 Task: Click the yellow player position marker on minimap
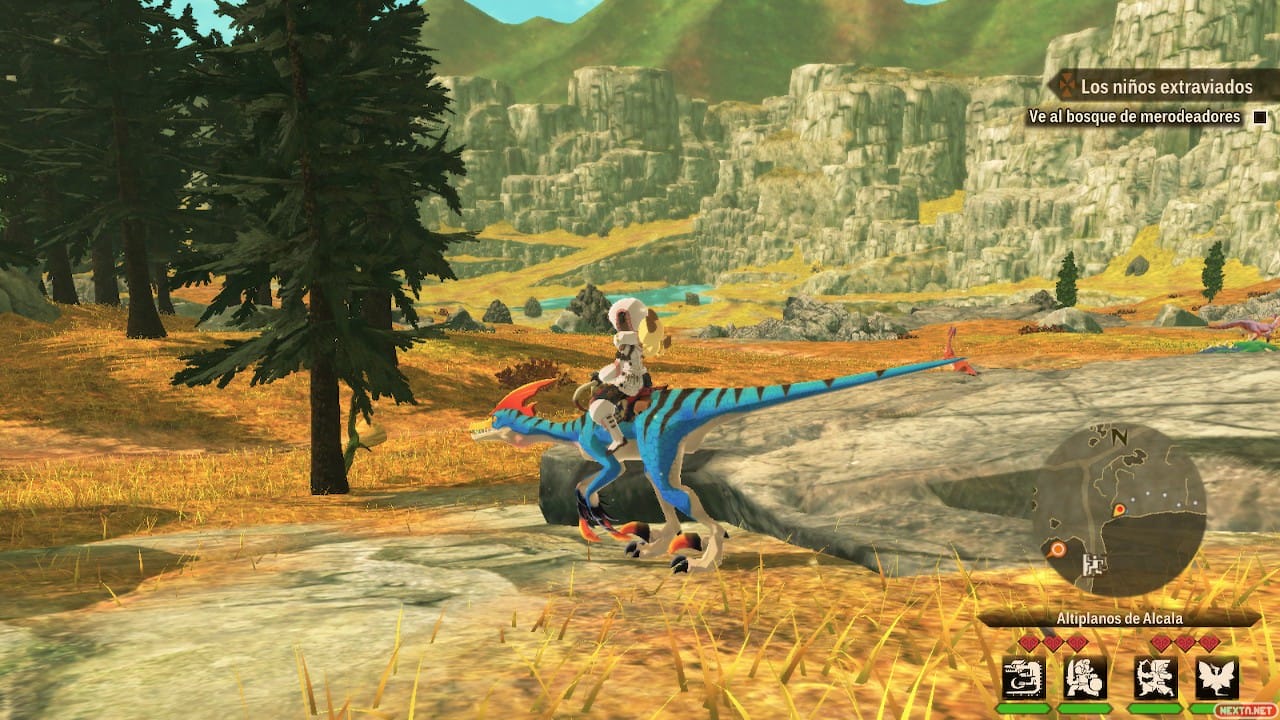click(1119, 510)
